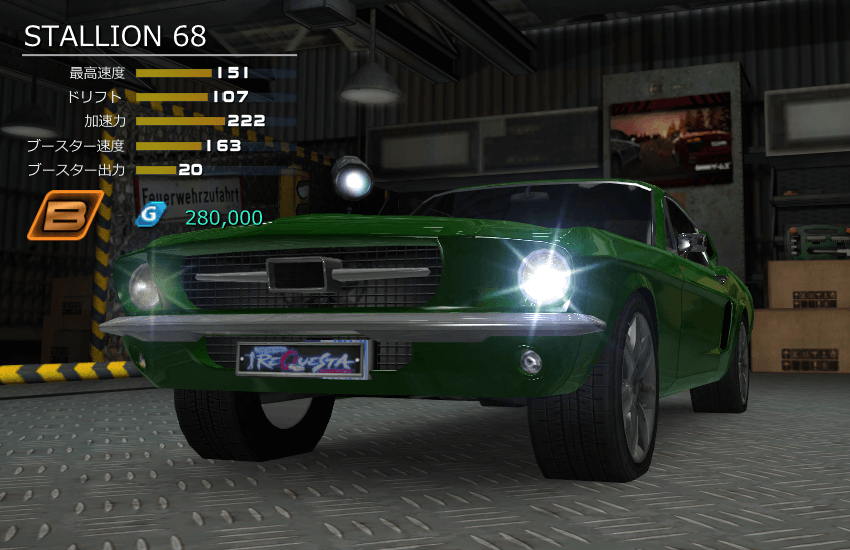Select the blue G currency icon
The image size is (850, 550).
149,214
